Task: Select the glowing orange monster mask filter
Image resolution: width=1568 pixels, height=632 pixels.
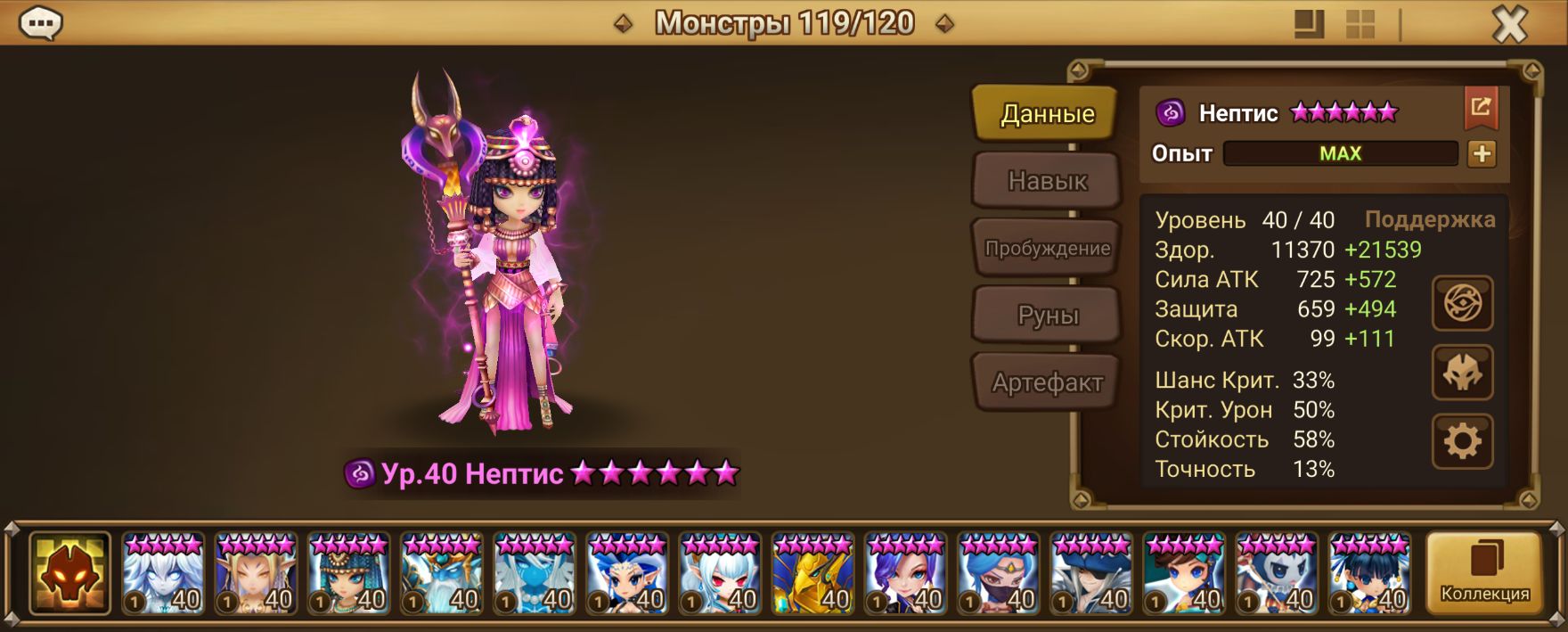Action: [69, 573]
